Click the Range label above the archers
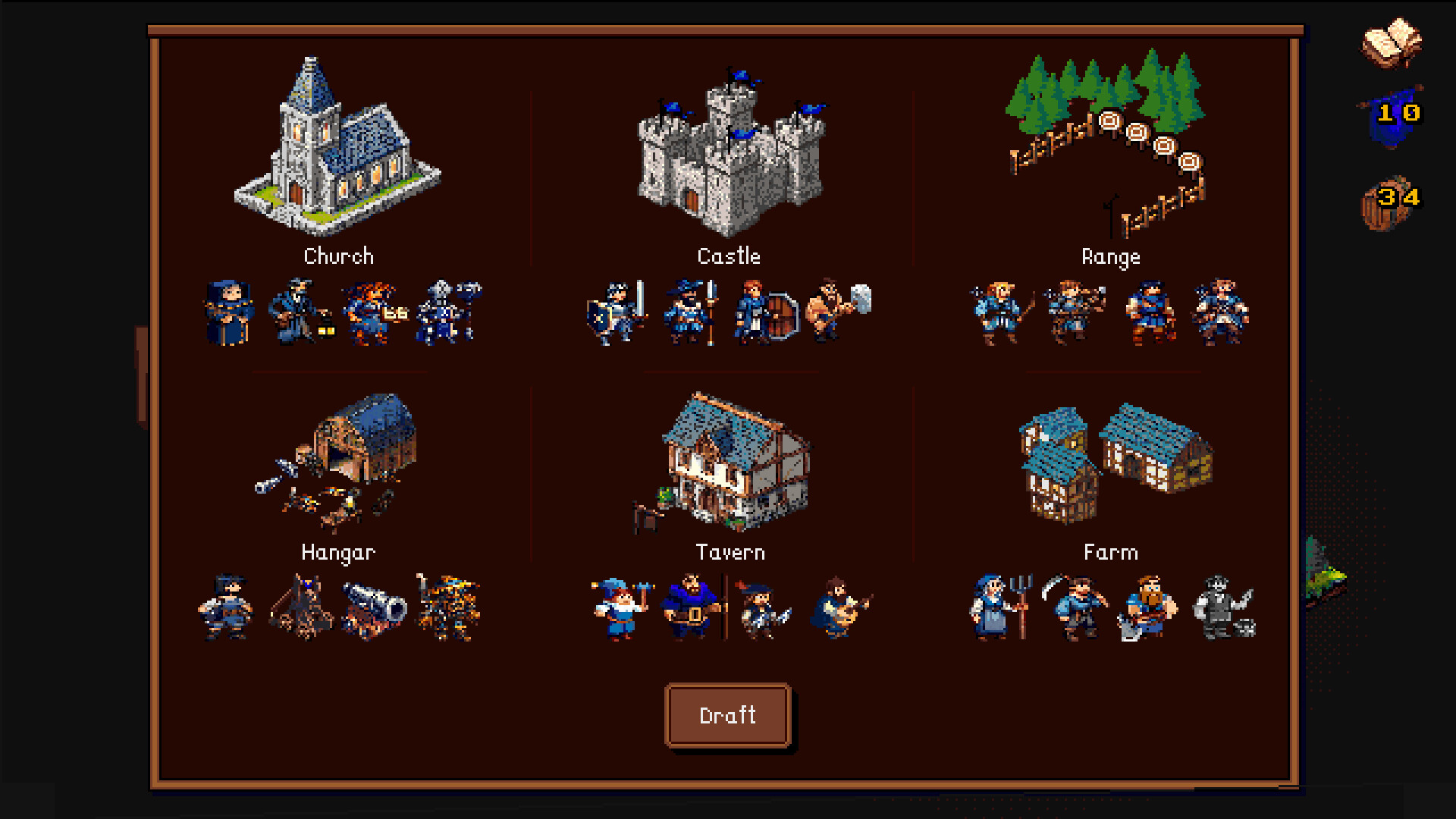This screenshot has width=1456, height=819. pos(1111,256)
